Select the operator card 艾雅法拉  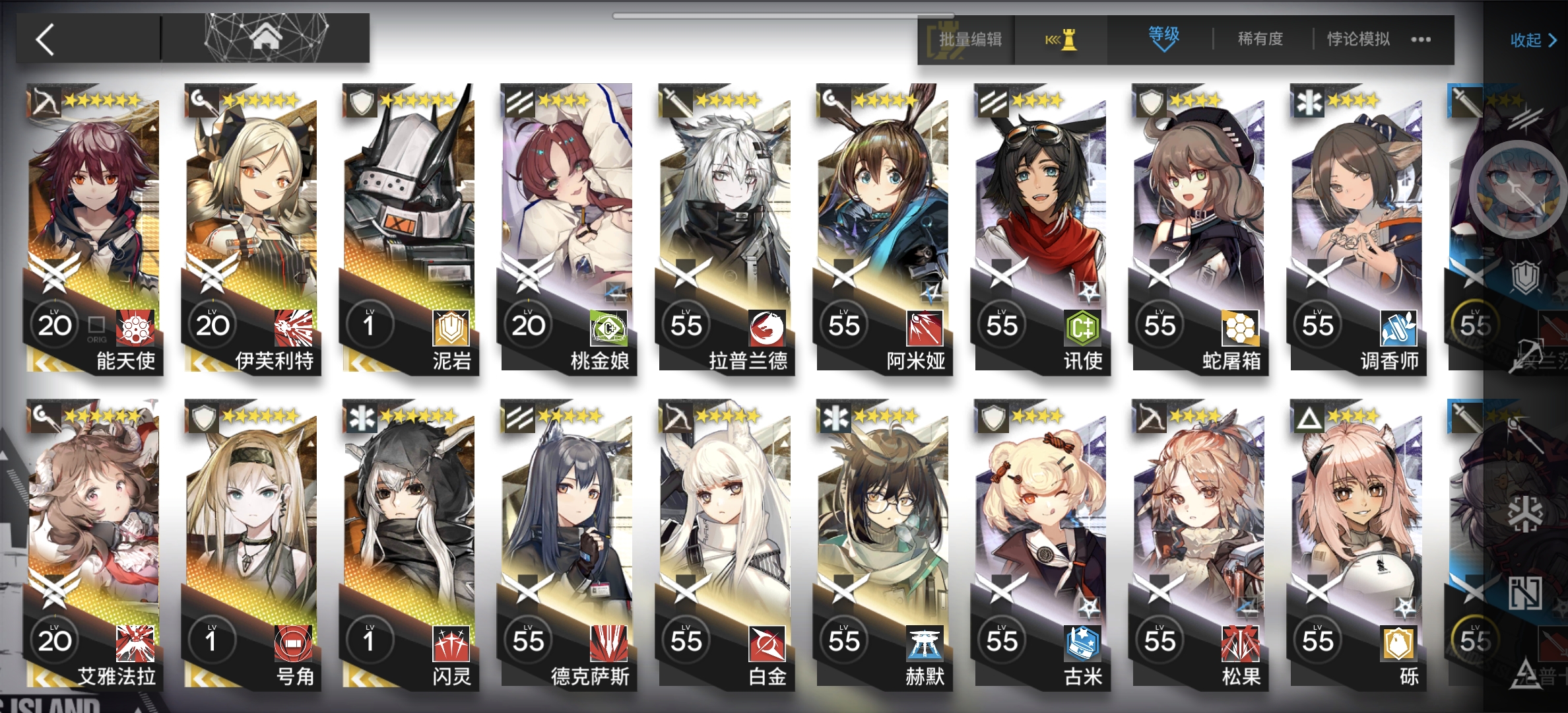point(92,541)
